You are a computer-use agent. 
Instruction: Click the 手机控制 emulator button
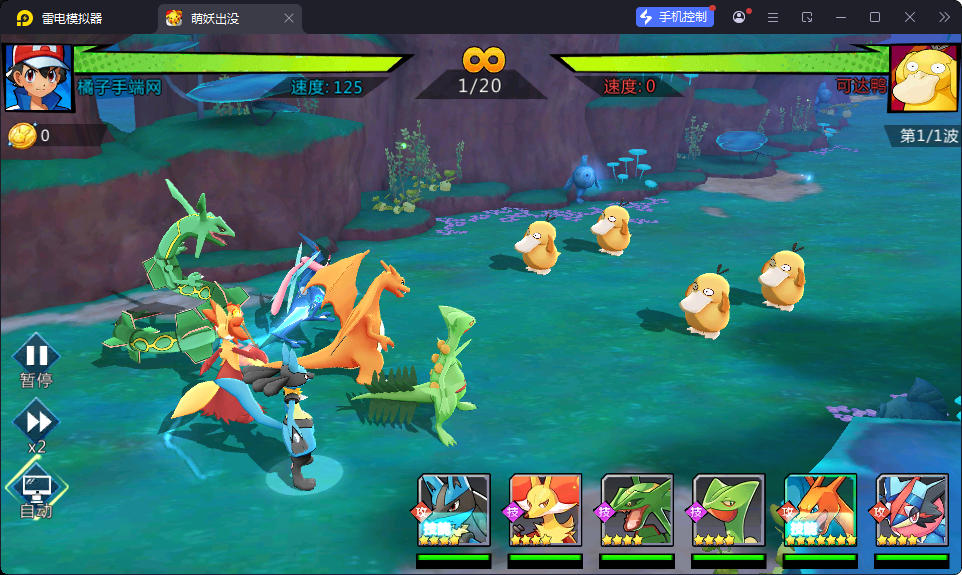click(675, 17)
